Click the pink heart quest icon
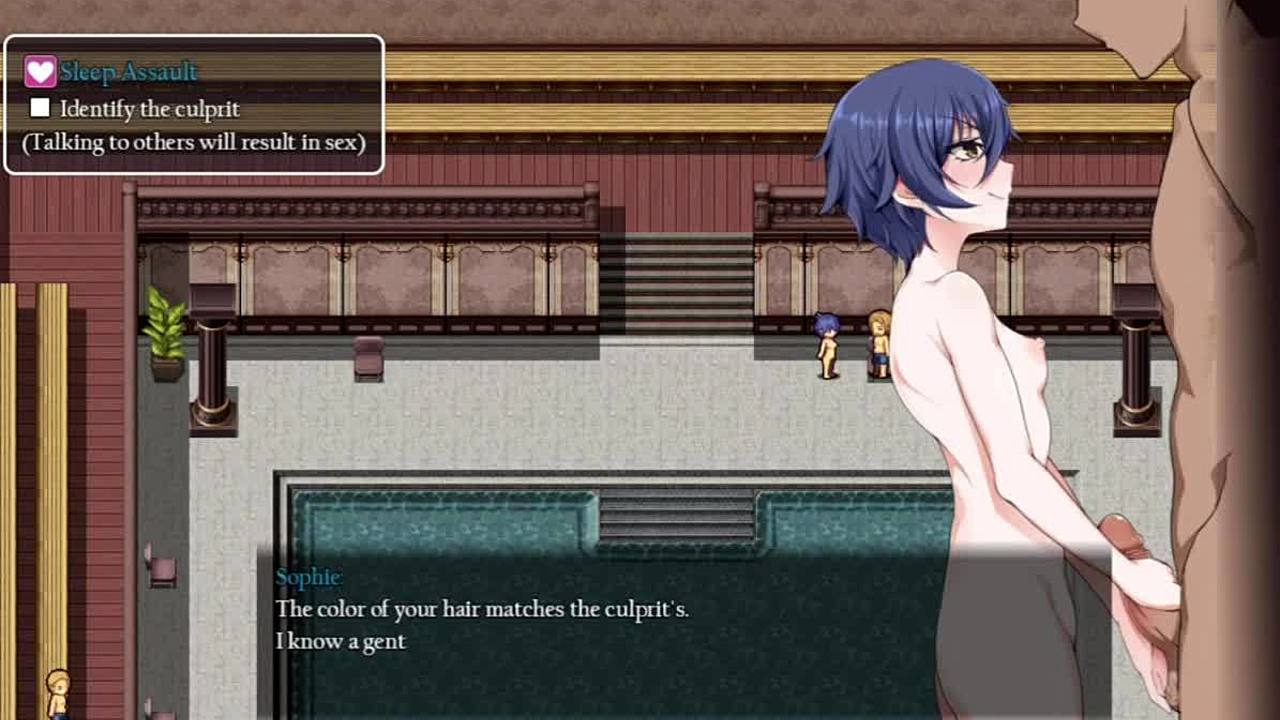This screenshot has height=720, width=1280. pyautogui.click(x=40, y=71)
